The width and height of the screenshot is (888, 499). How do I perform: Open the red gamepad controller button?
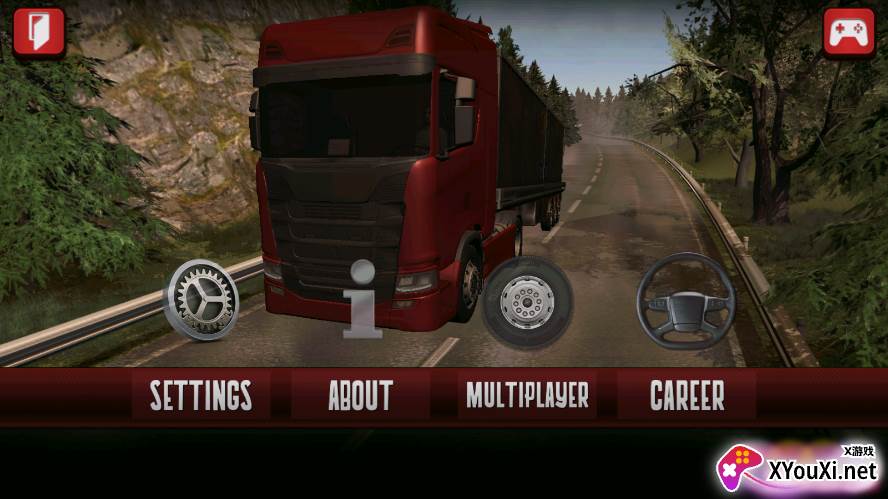pos(849,32)
